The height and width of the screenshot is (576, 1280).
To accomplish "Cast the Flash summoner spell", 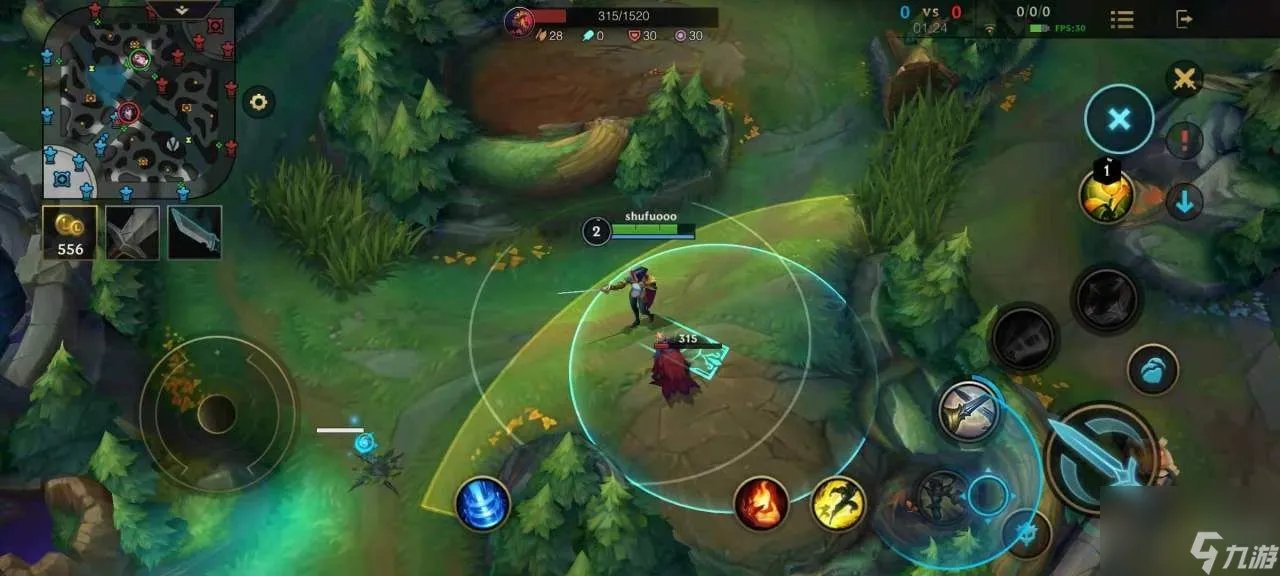I will pyautogui.click(x=838, y=503).
